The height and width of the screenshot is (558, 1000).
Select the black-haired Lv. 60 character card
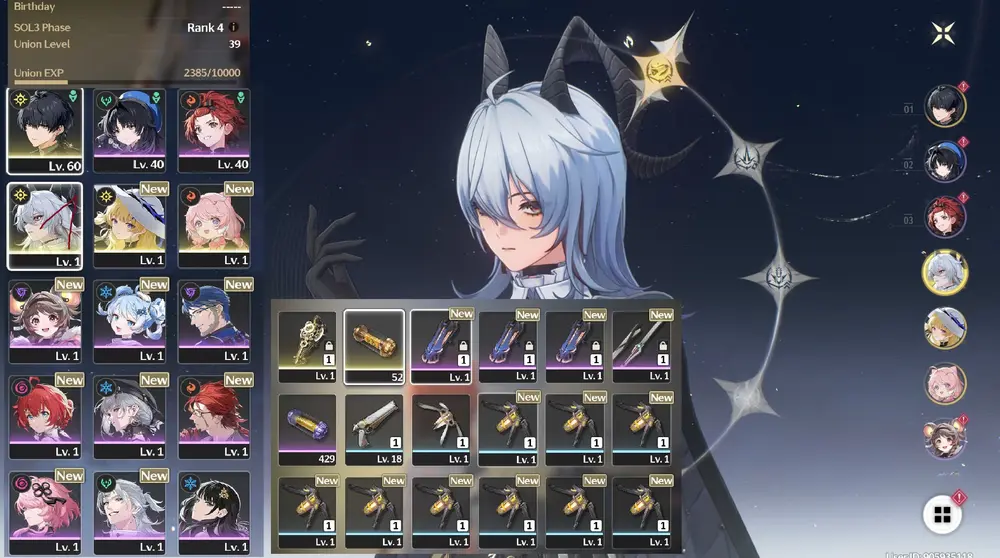click(x=44, y=129)
